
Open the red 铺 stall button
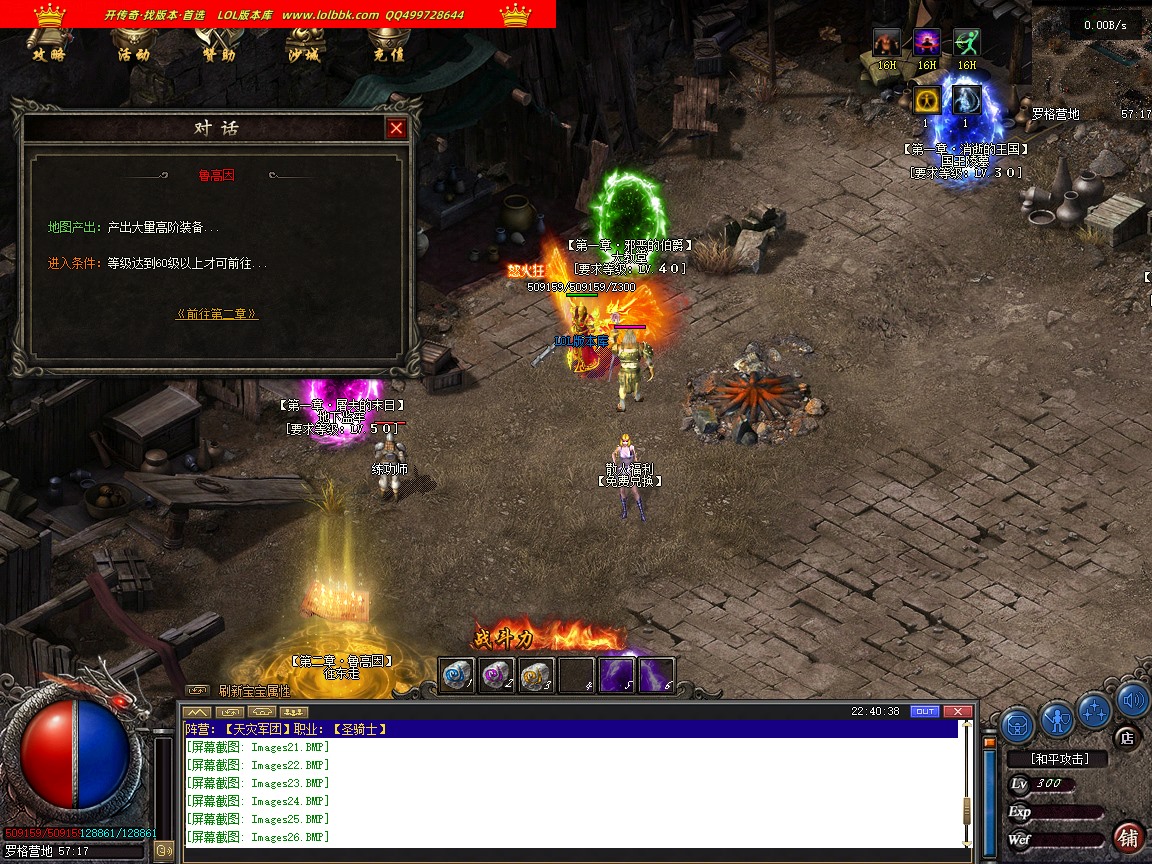(1128, 837)
